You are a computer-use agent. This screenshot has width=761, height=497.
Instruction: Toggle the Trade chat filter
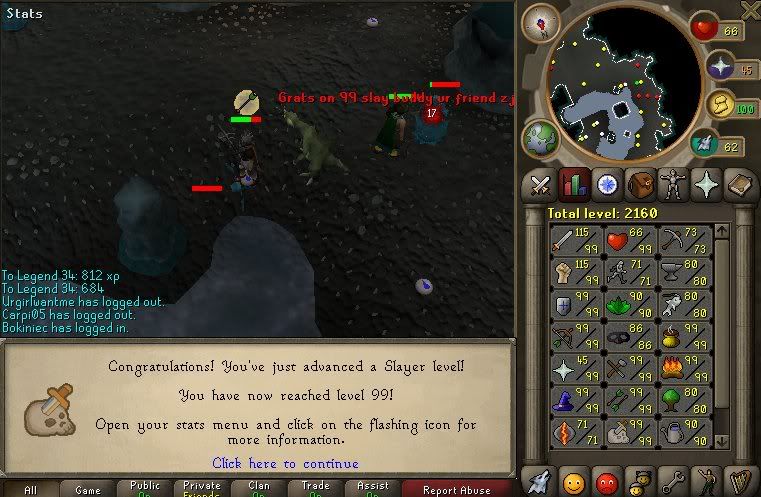pos(316,489)
